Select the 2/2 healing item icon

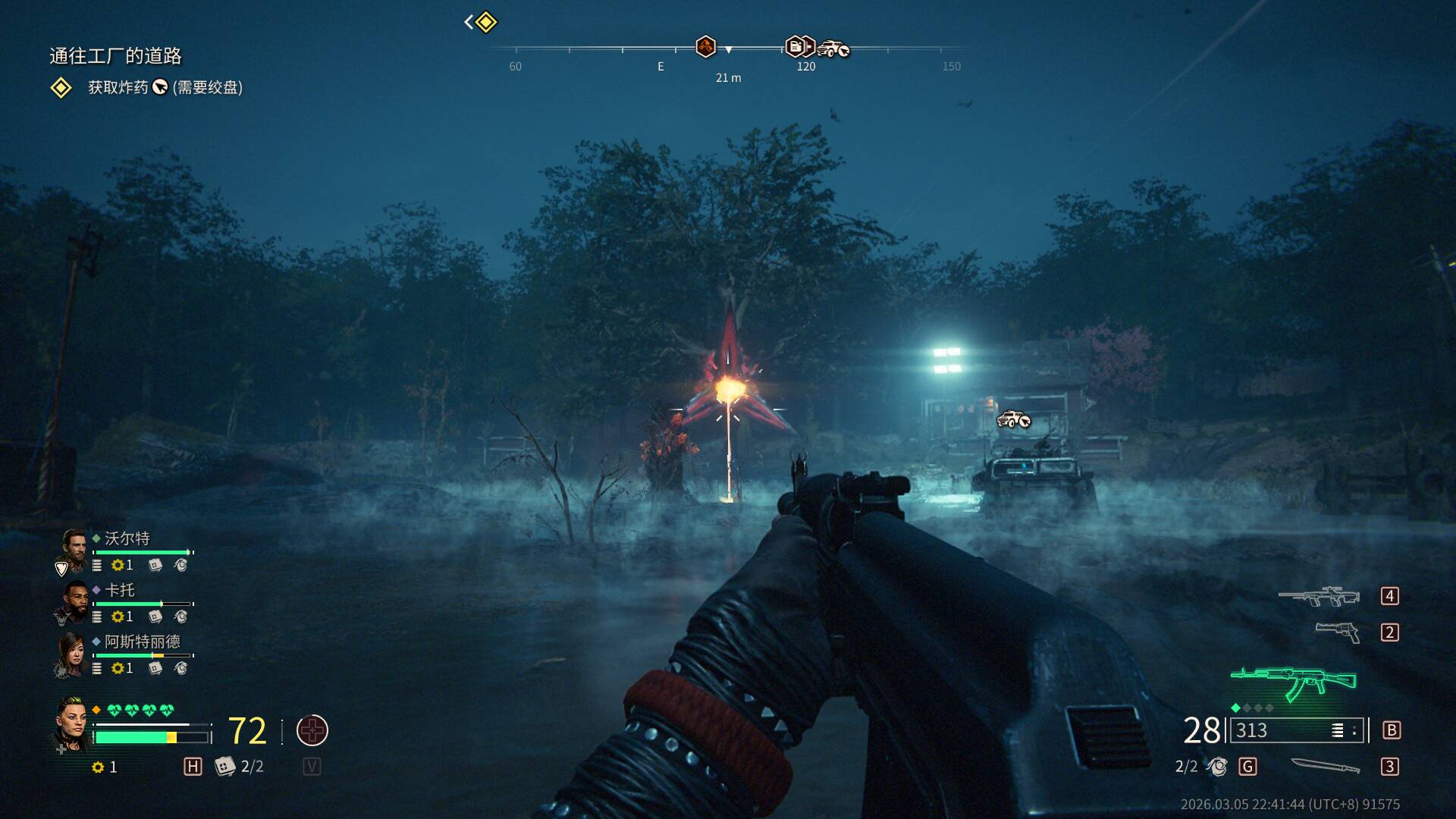coord(224,767)
